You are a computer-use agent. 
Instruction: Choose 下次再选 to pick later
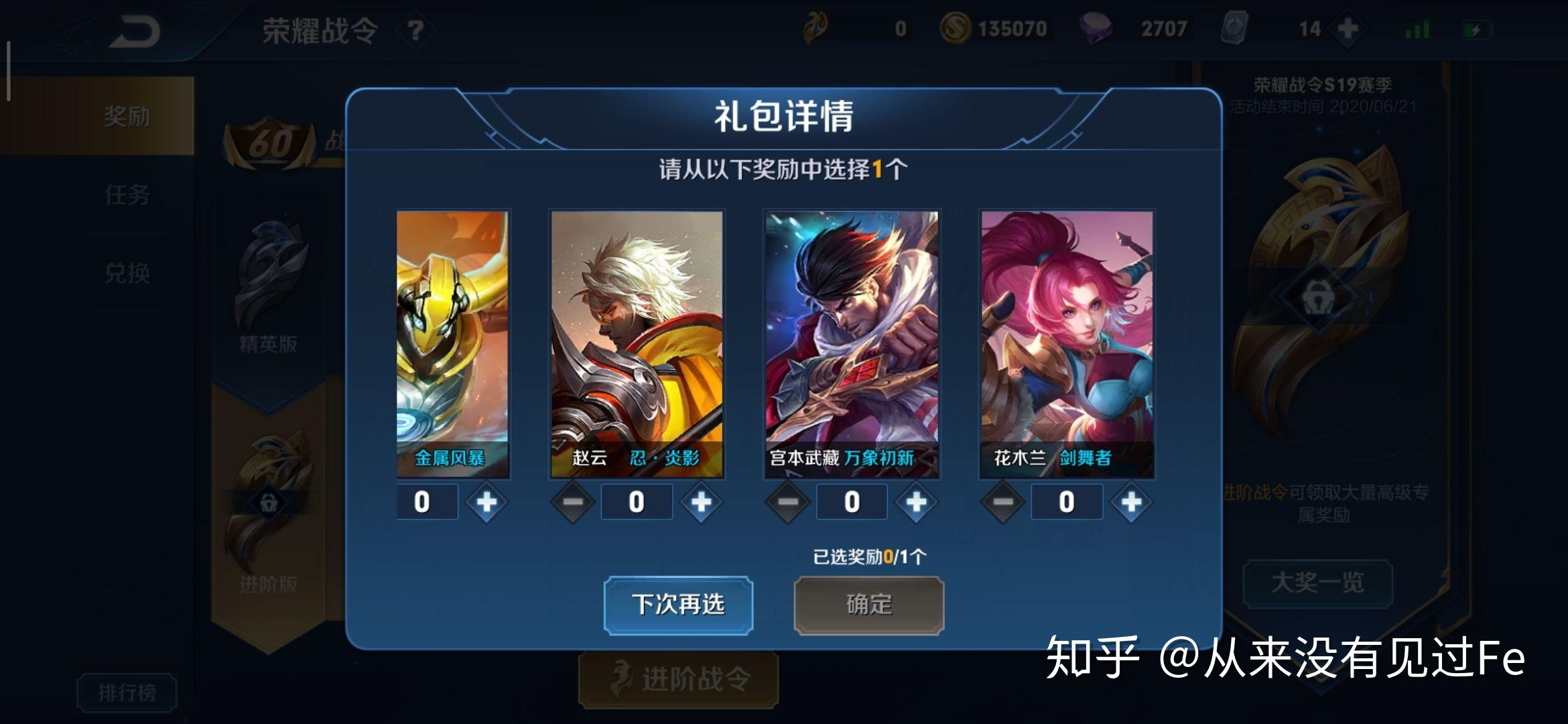(x=678, y=605)
